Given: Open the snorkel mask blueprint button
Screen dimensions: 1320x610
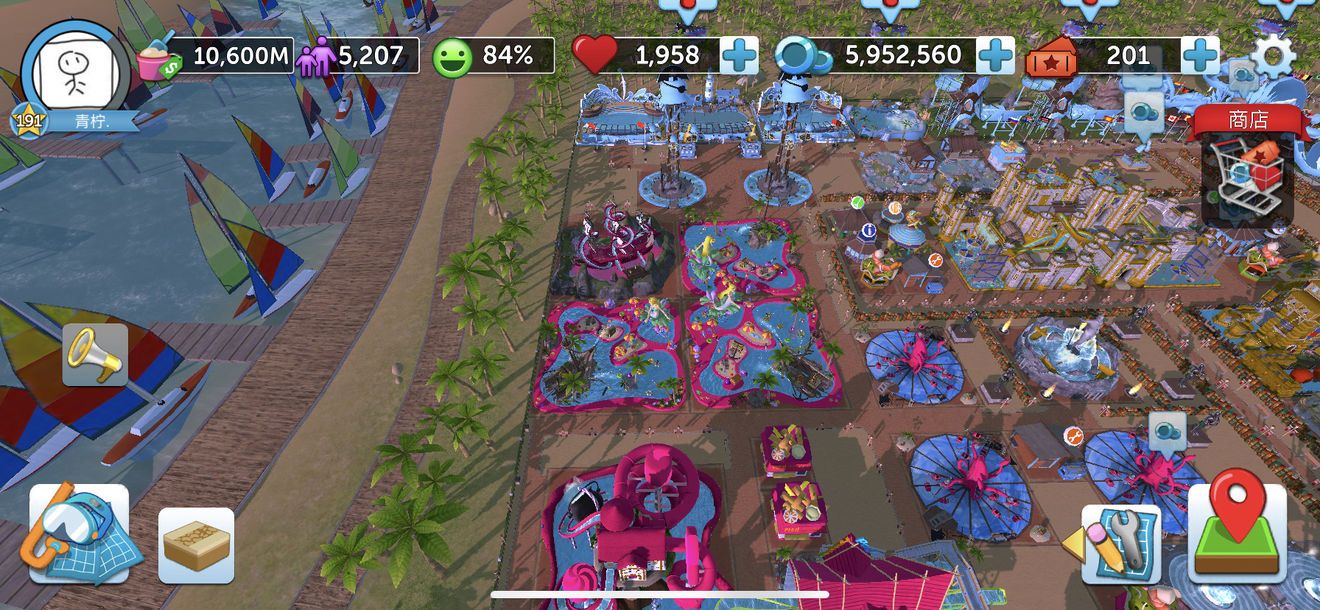Looking at the screenshot, I should 79,533.
